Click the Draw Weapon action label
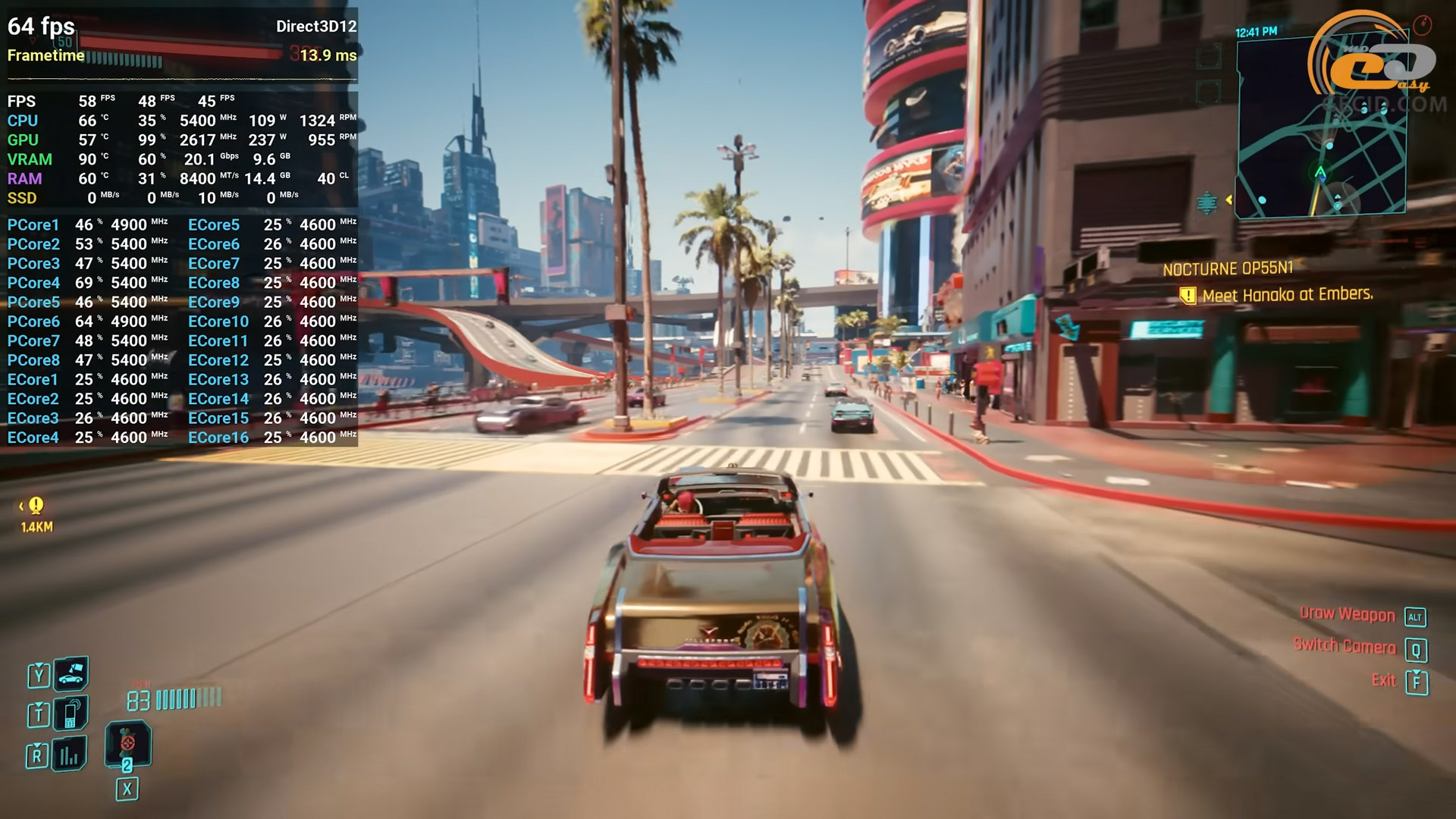The image size is (1456, 819). [x=1347, y=615]
